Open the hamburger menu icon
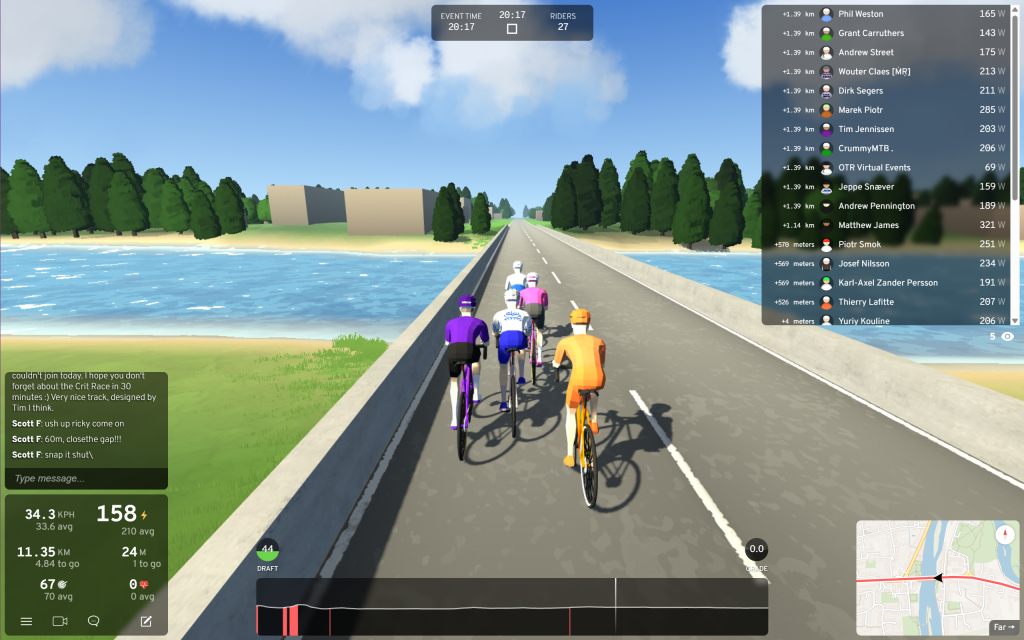1024x640 pixels. pos(26,621)
